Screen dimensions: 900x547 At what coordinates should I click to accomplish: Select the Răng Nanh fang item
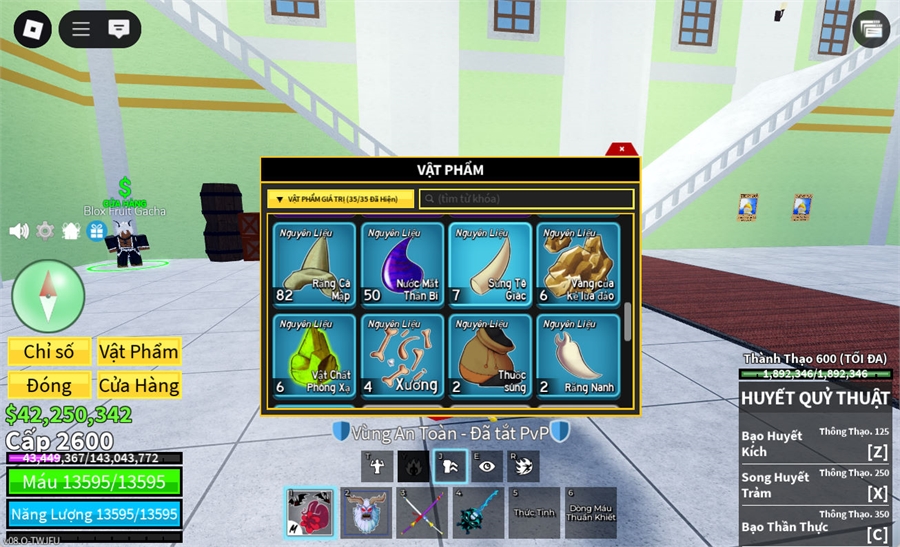[x=578, y=355]
